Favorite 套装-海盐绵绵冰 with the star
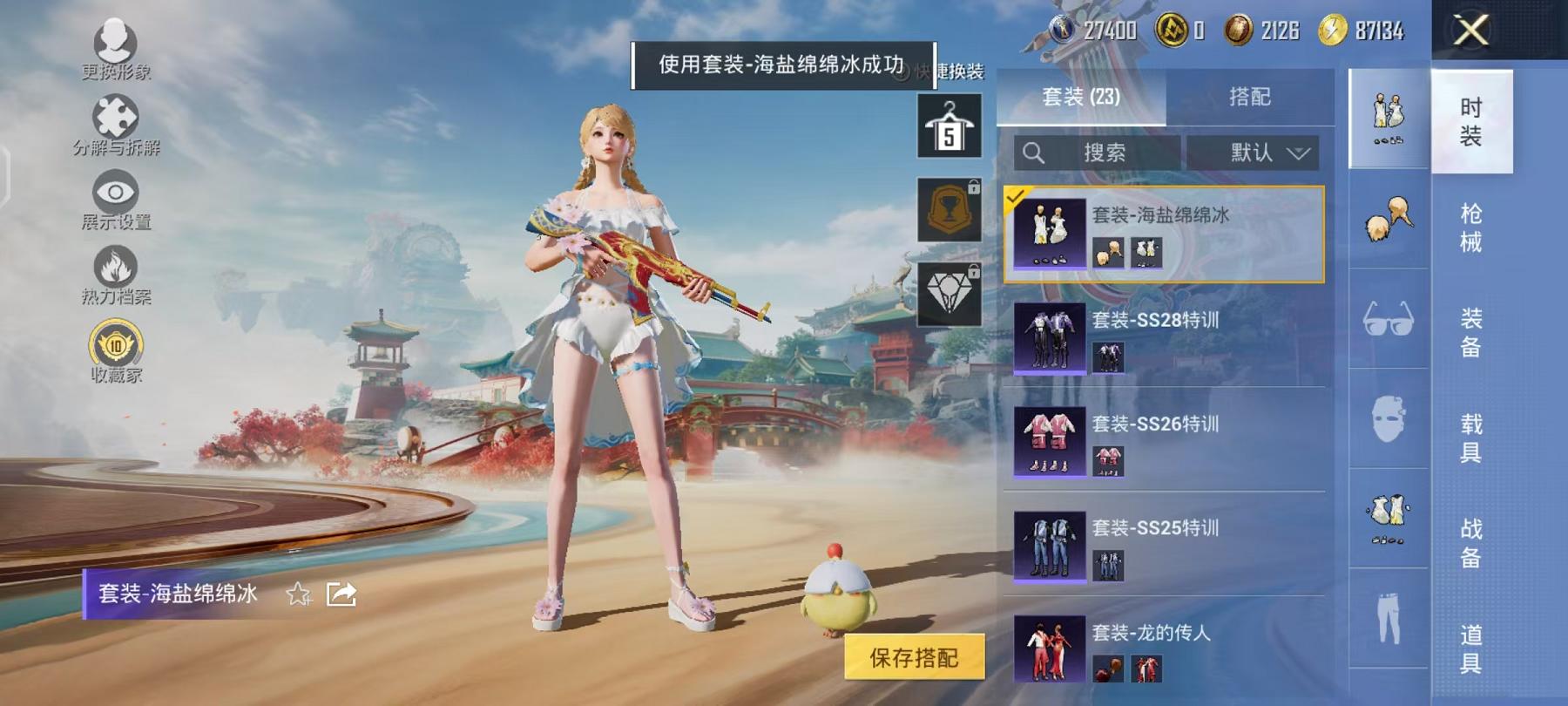The height and width of the screenshot is (706, 1568). (299, 595)
